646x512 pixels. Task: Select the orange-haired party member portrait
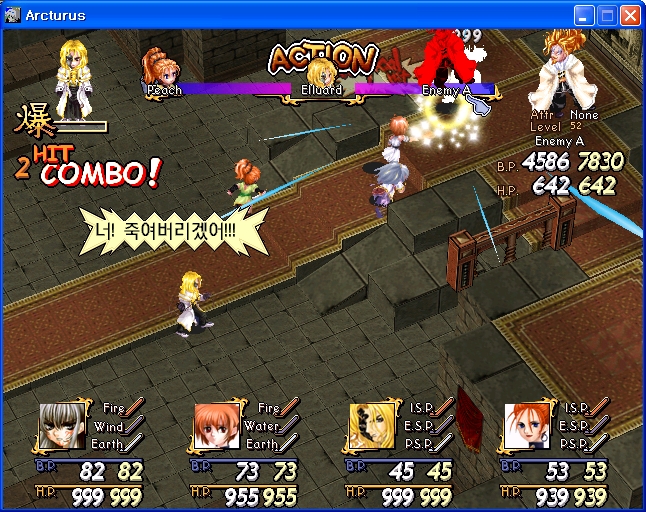(x=214, y=425)
